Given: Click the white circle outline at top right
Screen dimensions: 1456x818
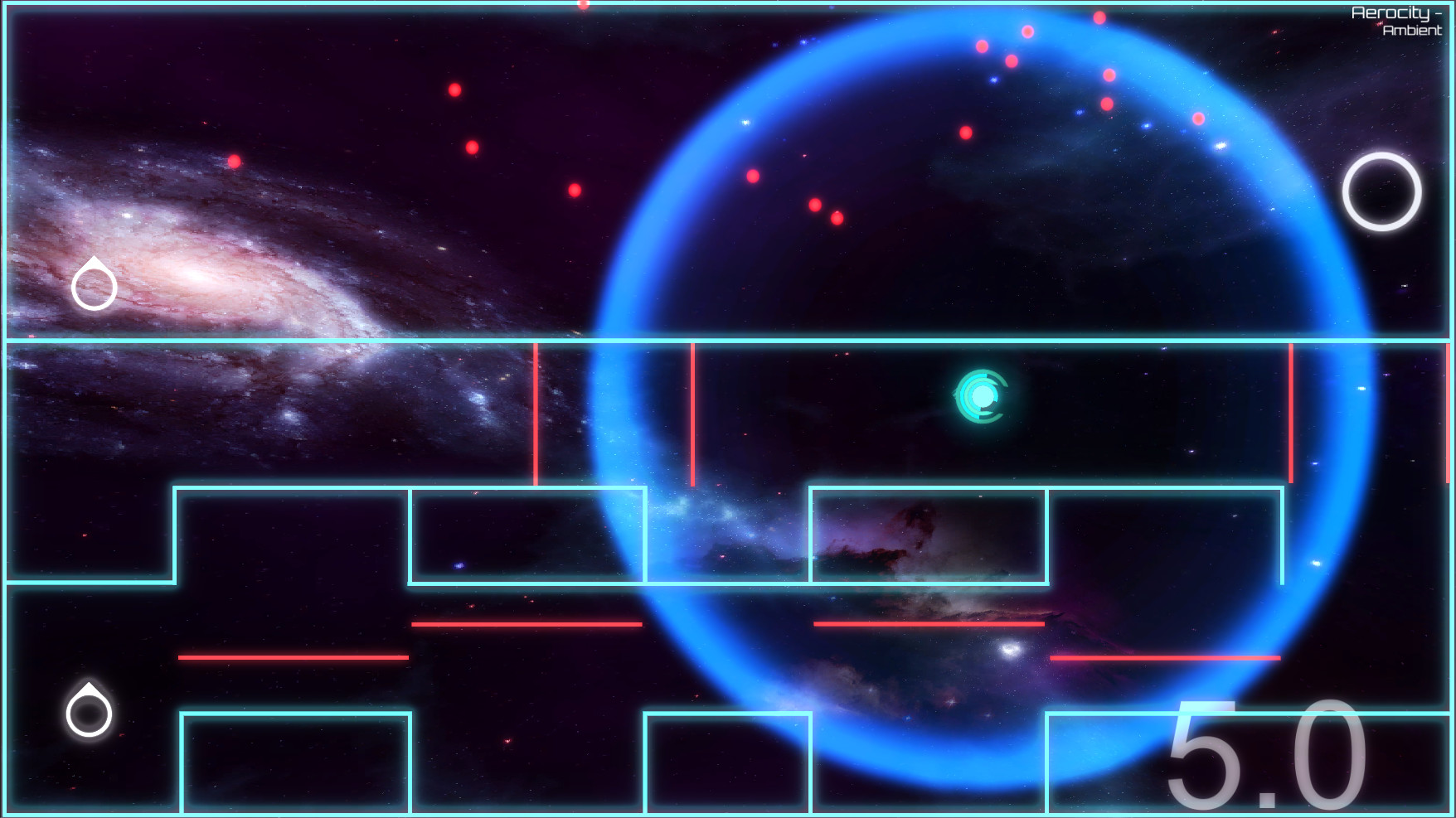Looking at the screenshot, I should pyautogui.click(x=1381, y=191).
